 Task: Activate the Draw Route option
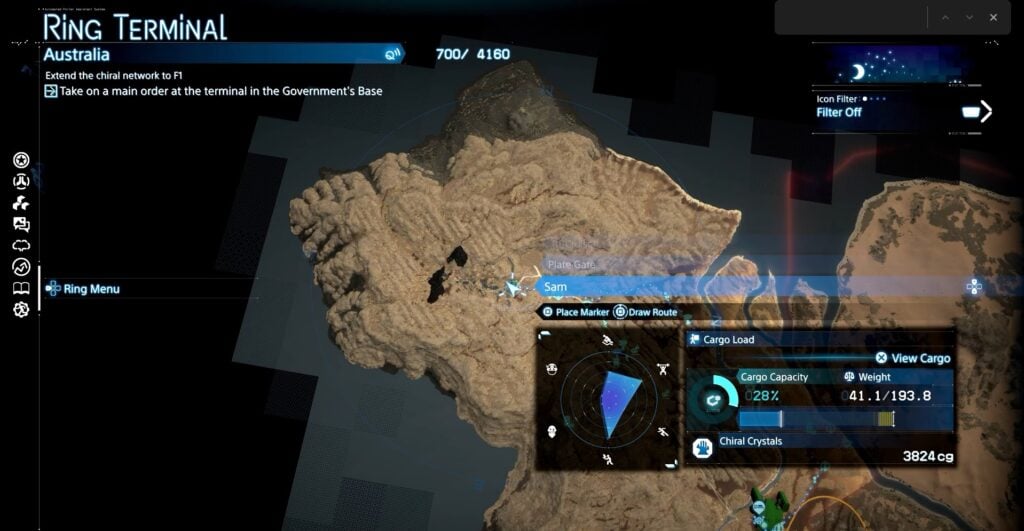pos(645,312)
